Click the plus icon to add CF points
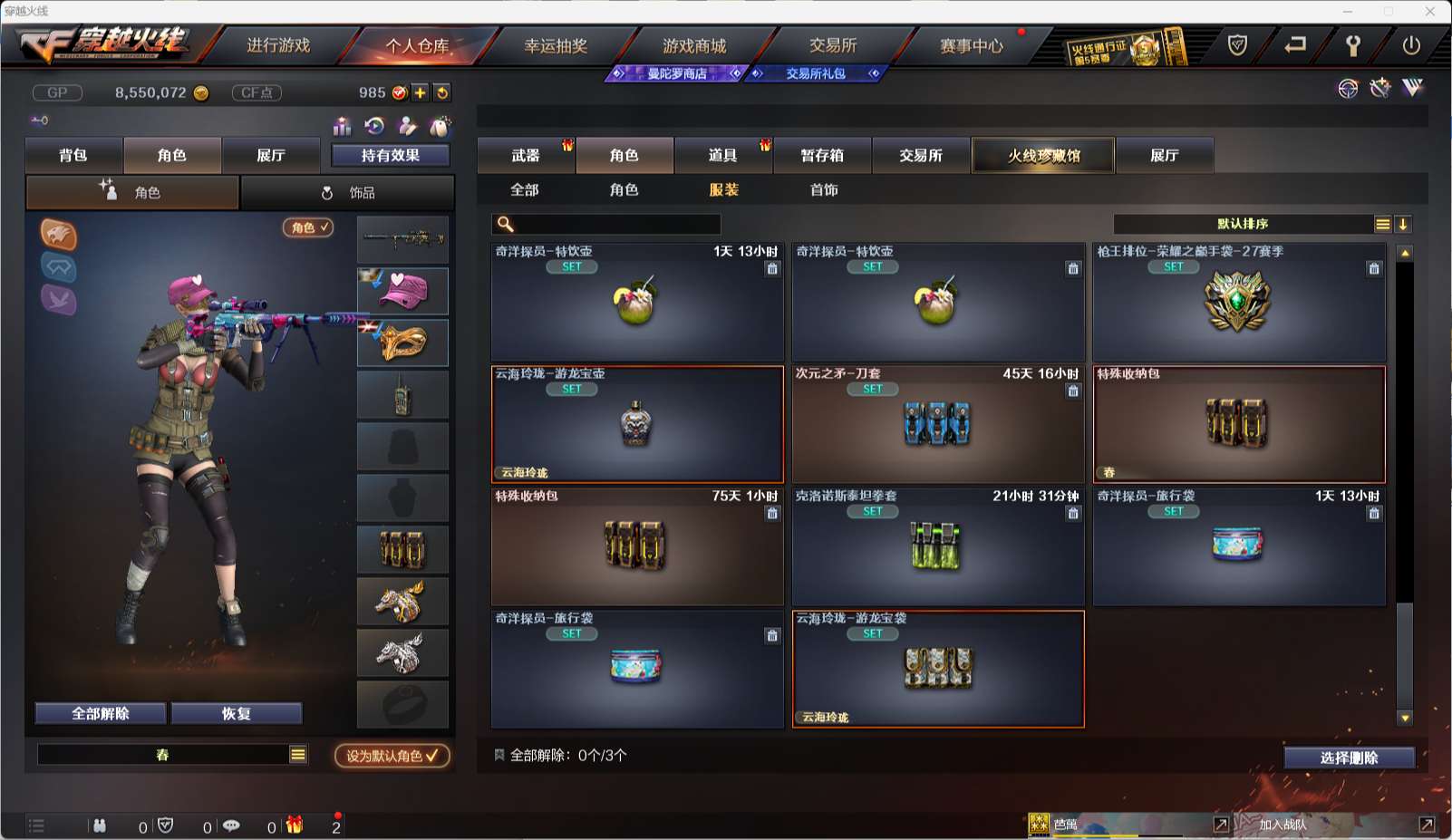This screenshot has width=1452, height=840. click(419, 92)
